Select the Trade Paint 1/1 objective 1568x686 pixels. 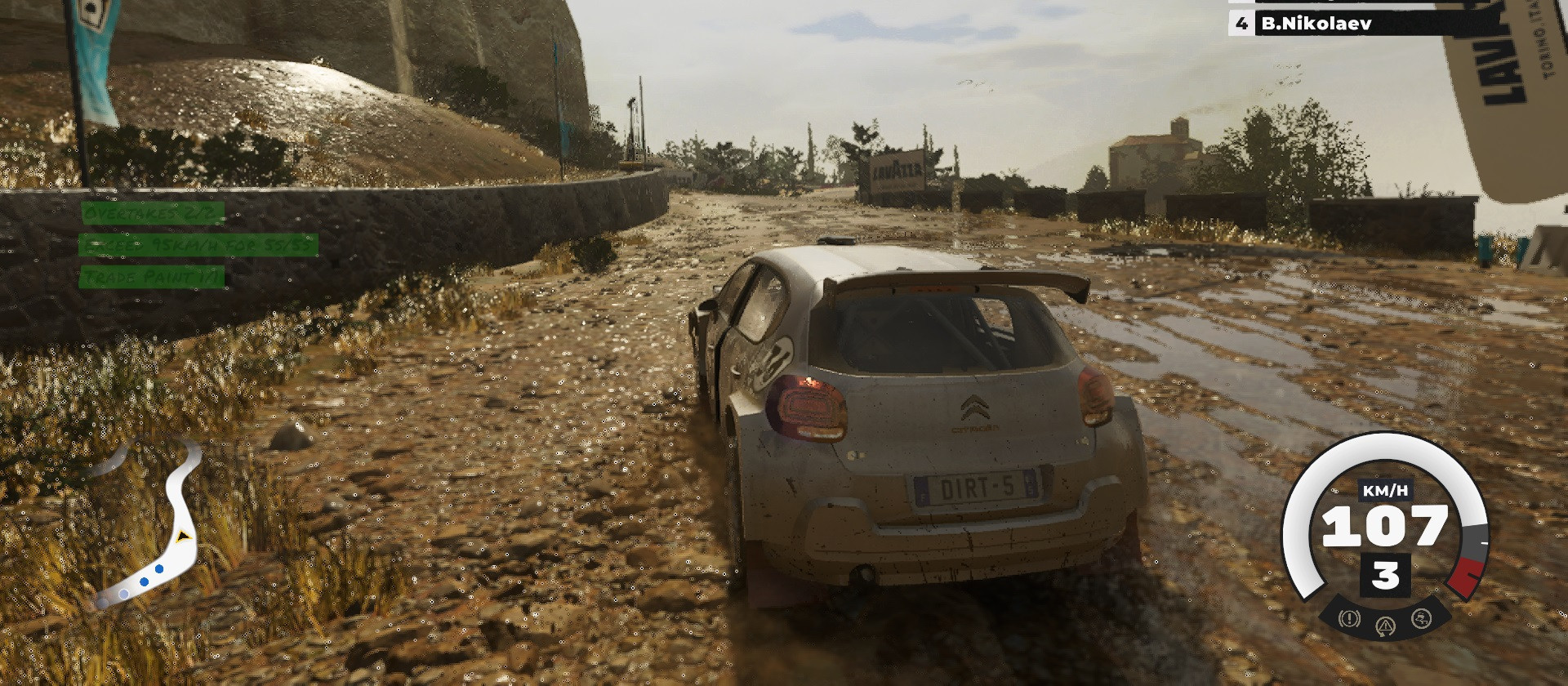[x=153, y=278]
